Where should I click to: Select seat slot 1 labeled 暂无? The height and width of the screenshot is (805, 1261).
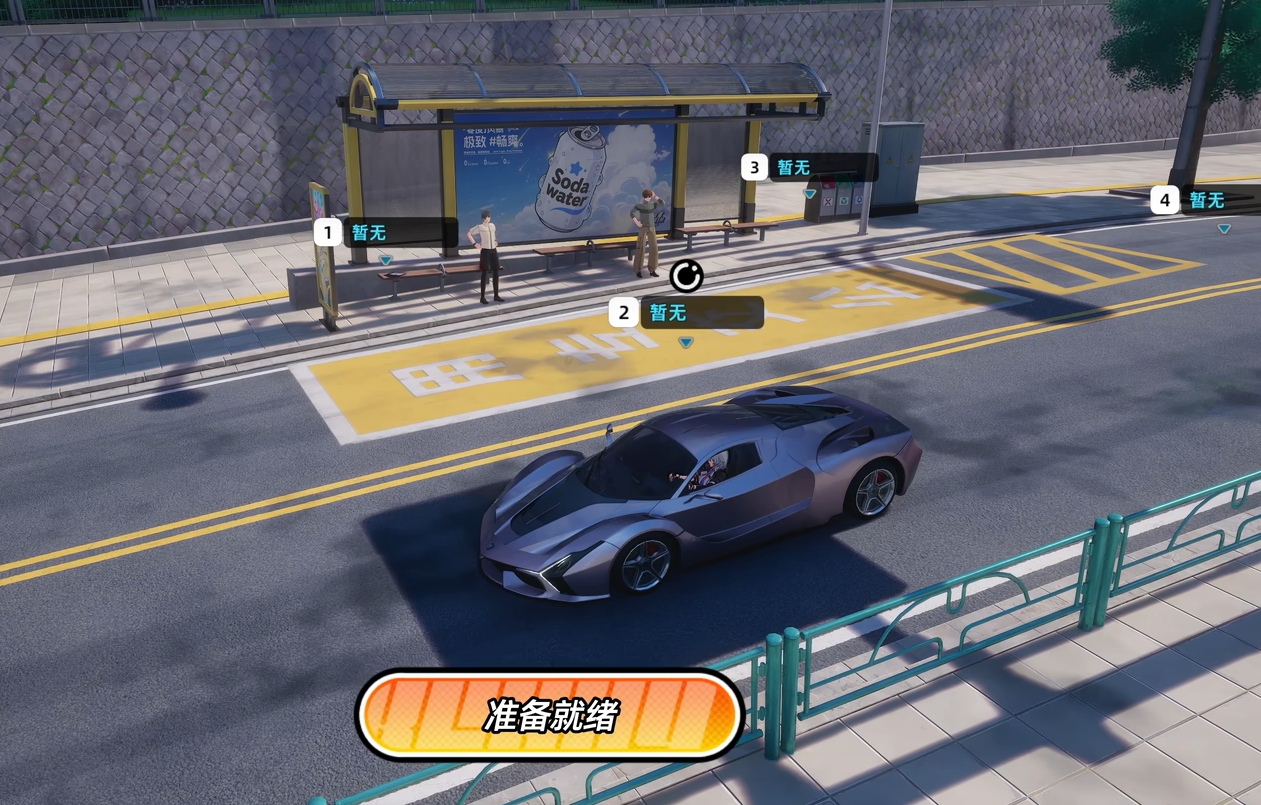pos(386,233)
